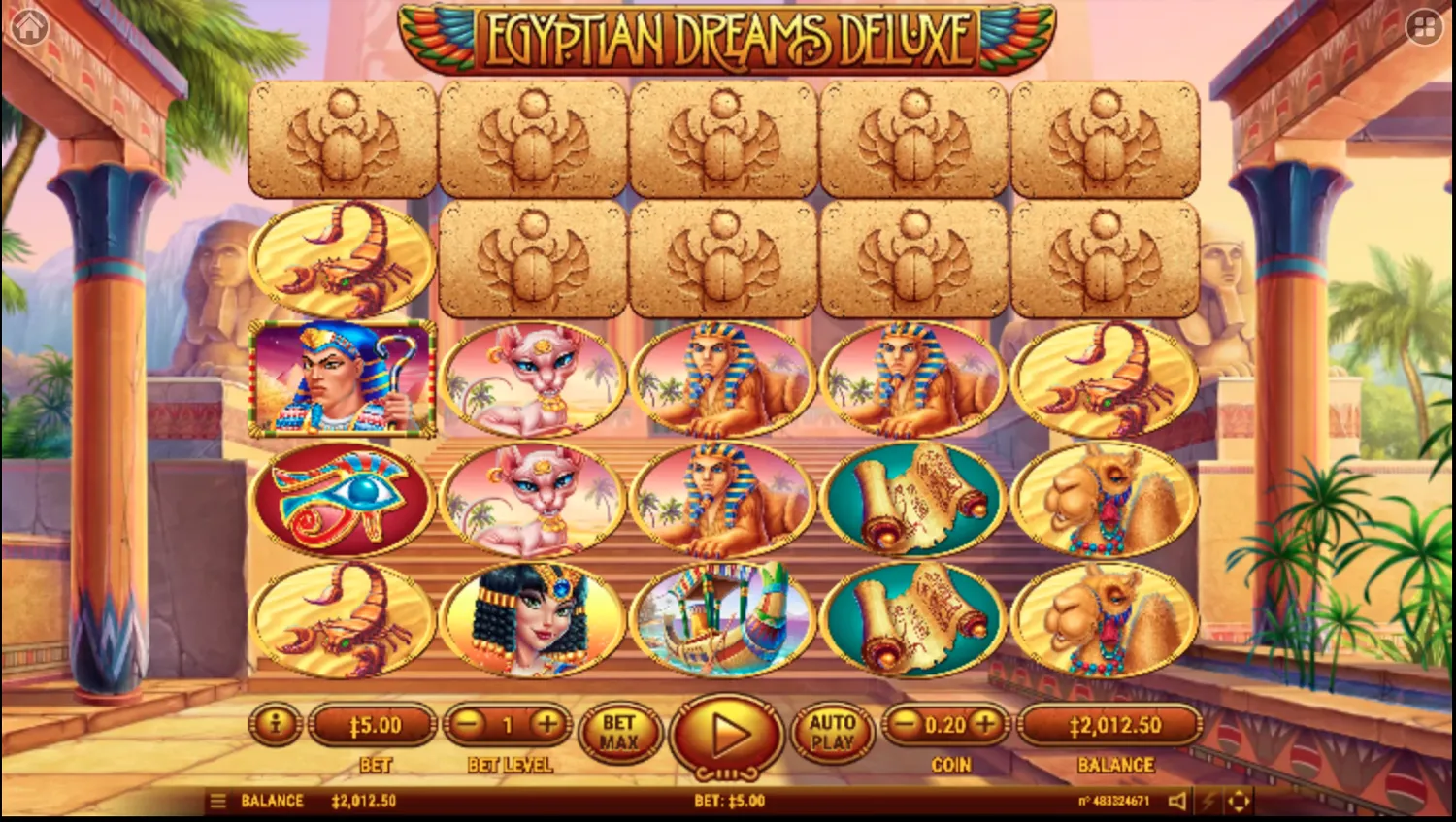Viewport: 1456px width, 822px height.
Task: Open the Coin value selector
Action: pos(945,724)
